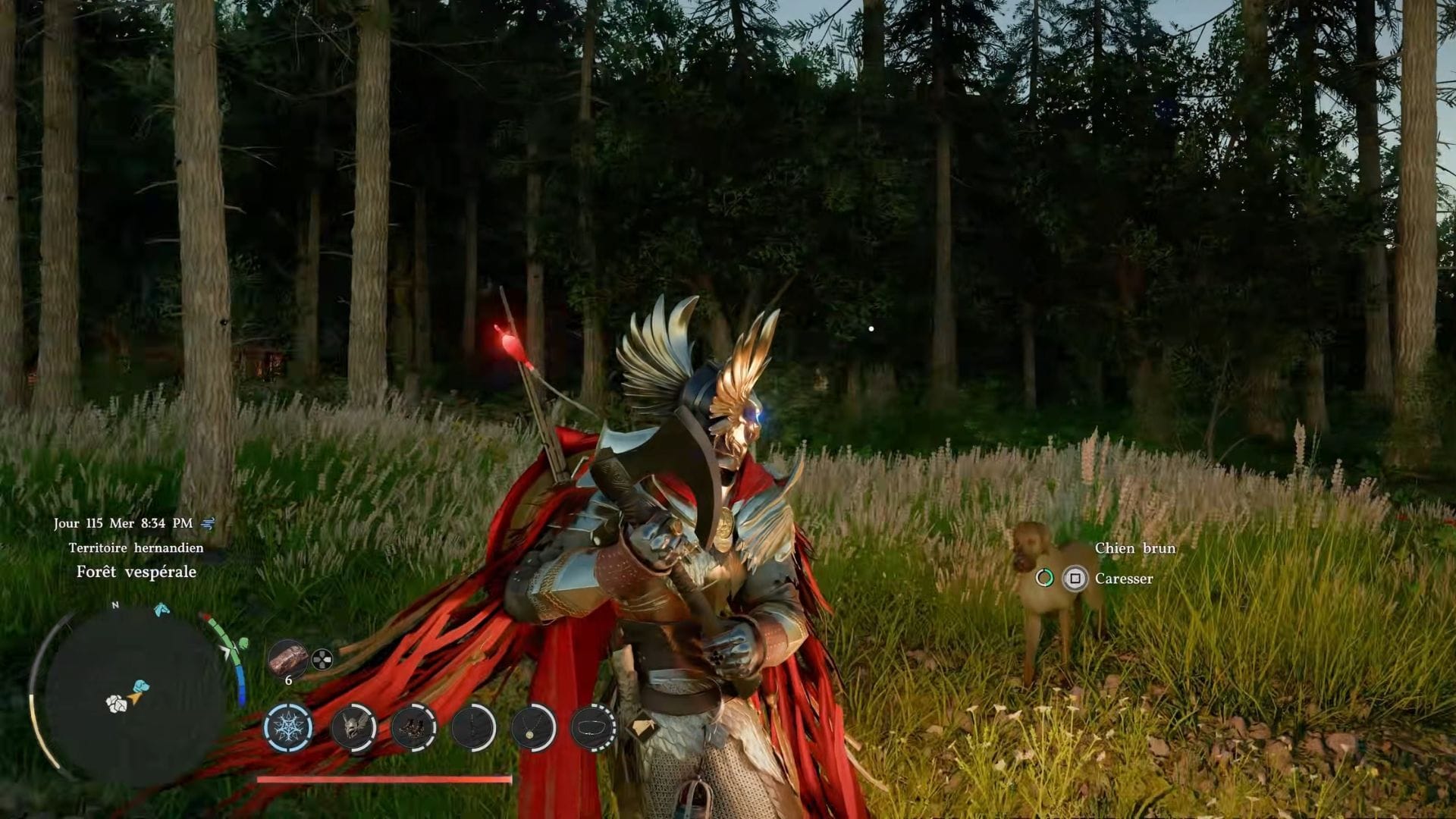This screenshot has height=819, width=1456.
Task: Use the meat item with count 6
Action: [288, 658]
